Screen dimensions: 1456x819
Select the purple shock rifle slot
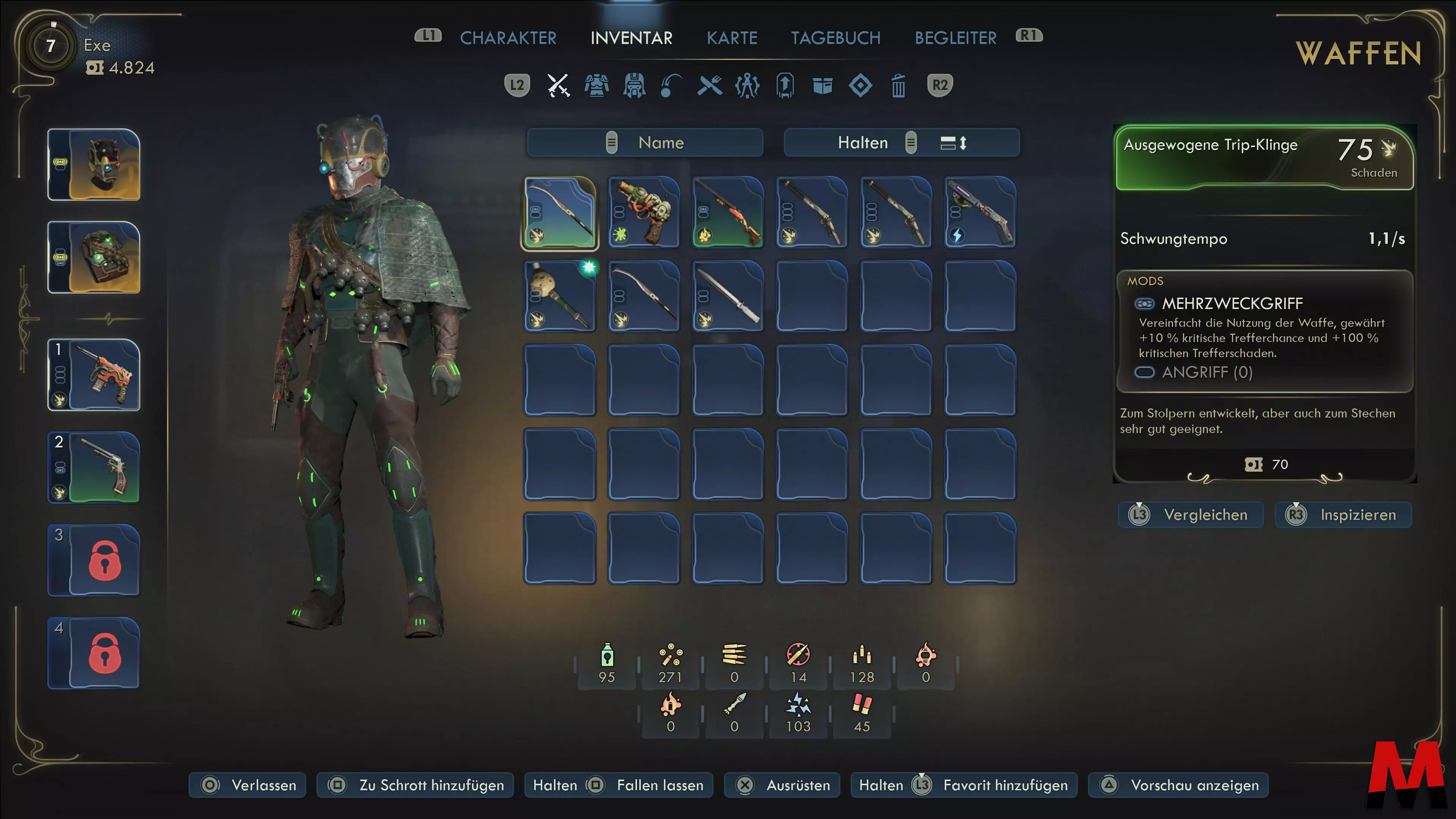coord(980,212)
